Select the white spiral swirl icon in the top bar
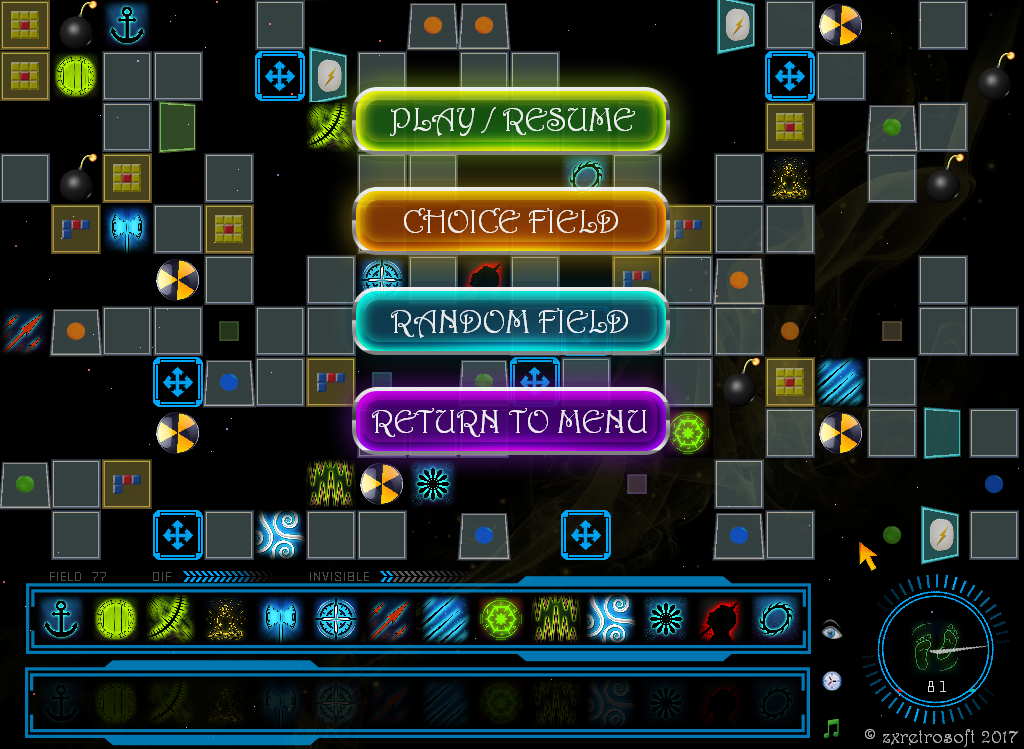This screenshot has width=1024, height=749. point(607,619)
